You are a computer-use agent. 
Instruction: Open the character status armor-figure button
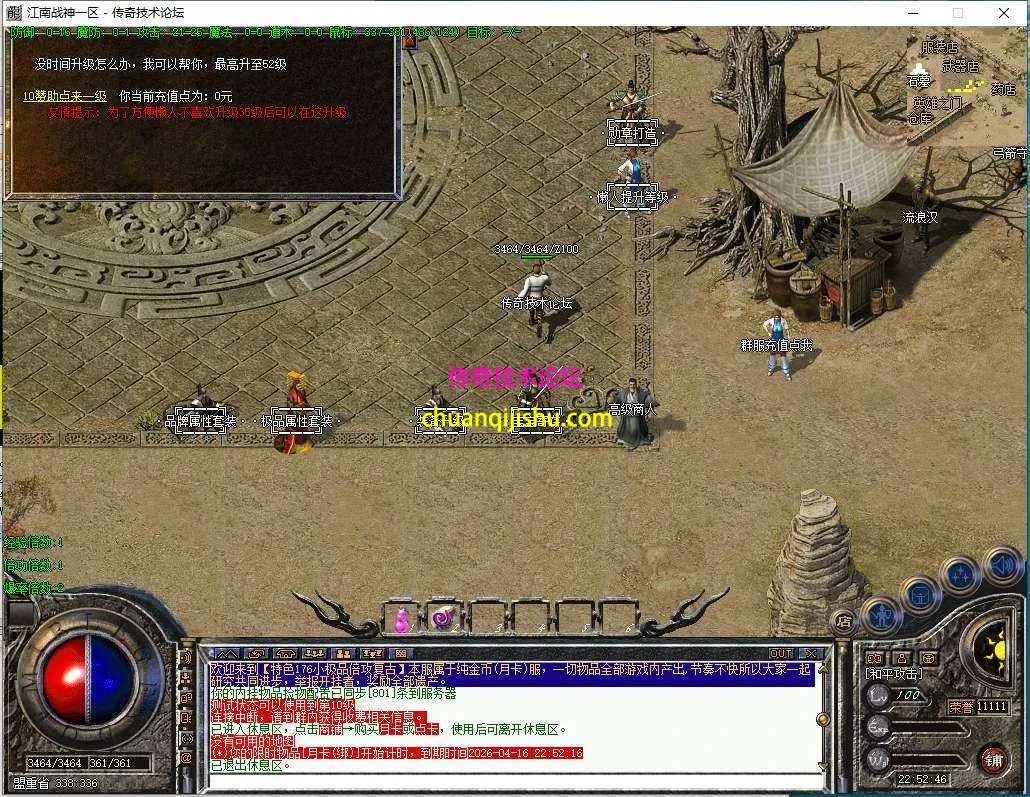[x=881, y=612]
